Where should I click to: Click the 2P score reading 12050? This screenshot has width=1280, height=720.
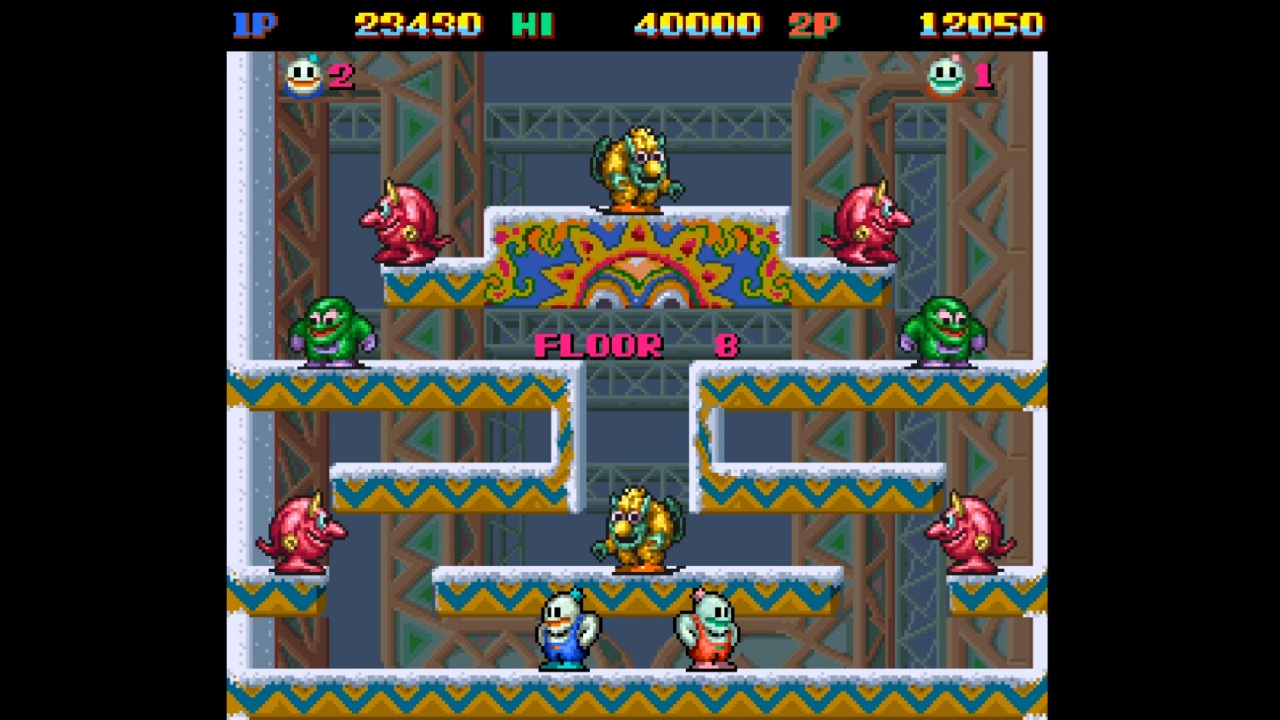pos(982,24)
